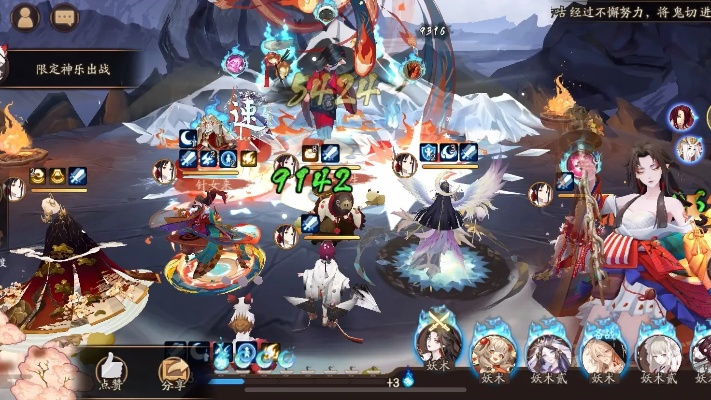Select the white-haired 妖术贰 portrait
Viewport: 711px width, 400px height.
(658, 349)
